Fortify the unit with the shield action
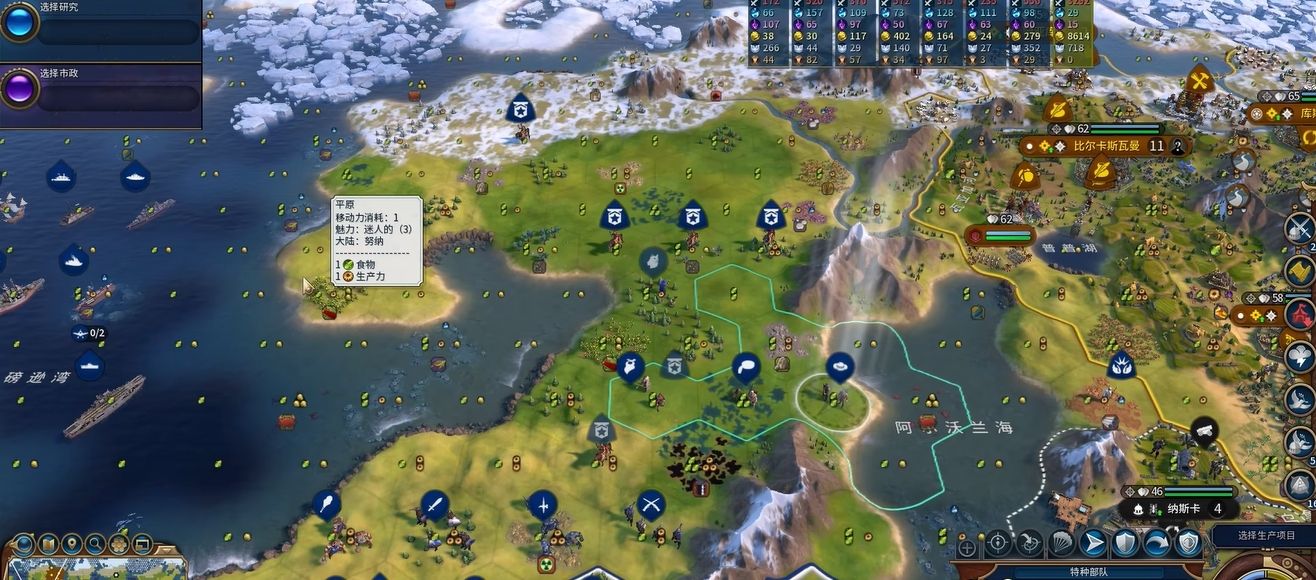 click(x=1125, y=543)
